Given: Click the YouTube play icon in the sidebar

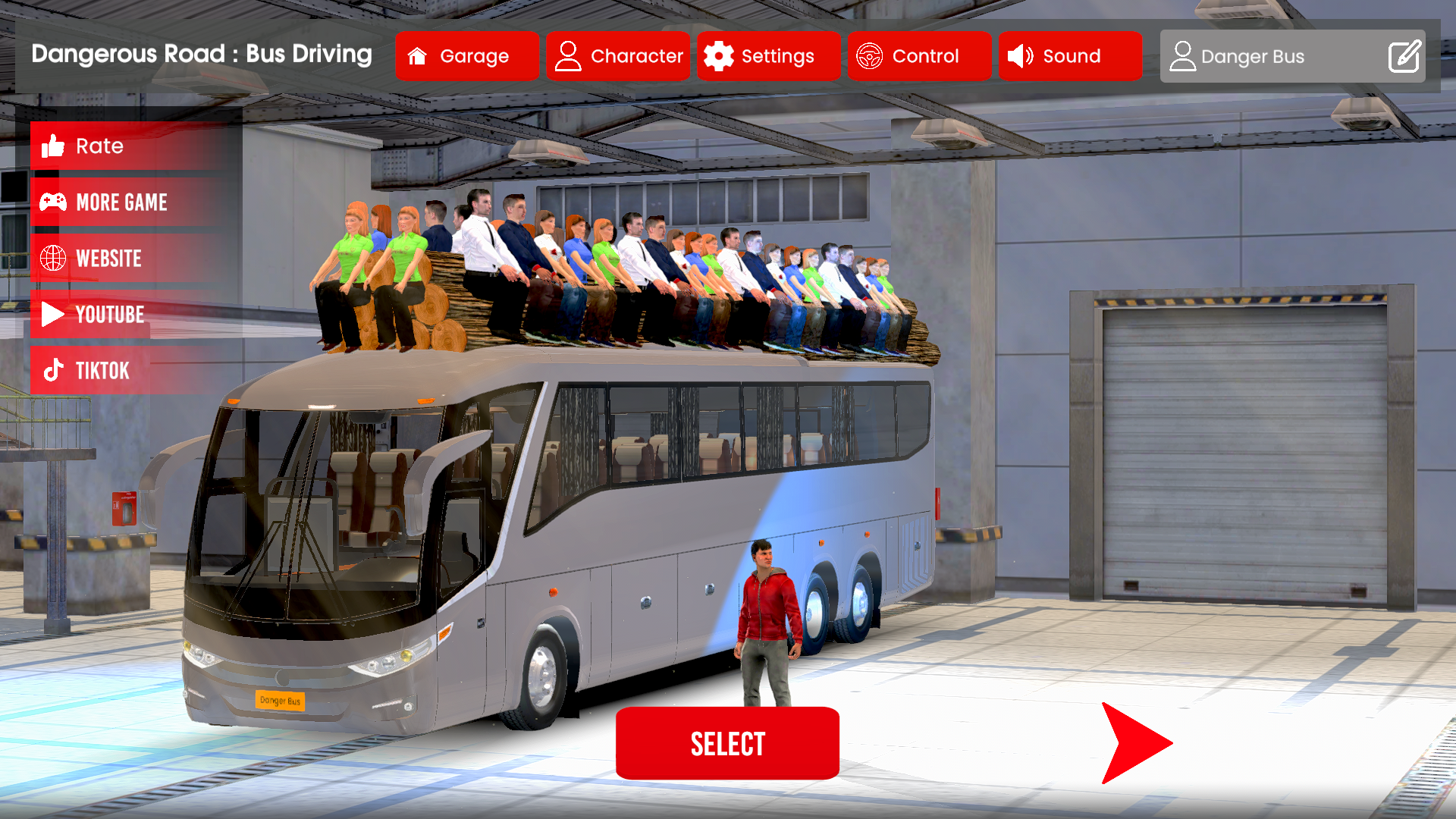Looking at the screenshot, I should (x=52, y=314).
